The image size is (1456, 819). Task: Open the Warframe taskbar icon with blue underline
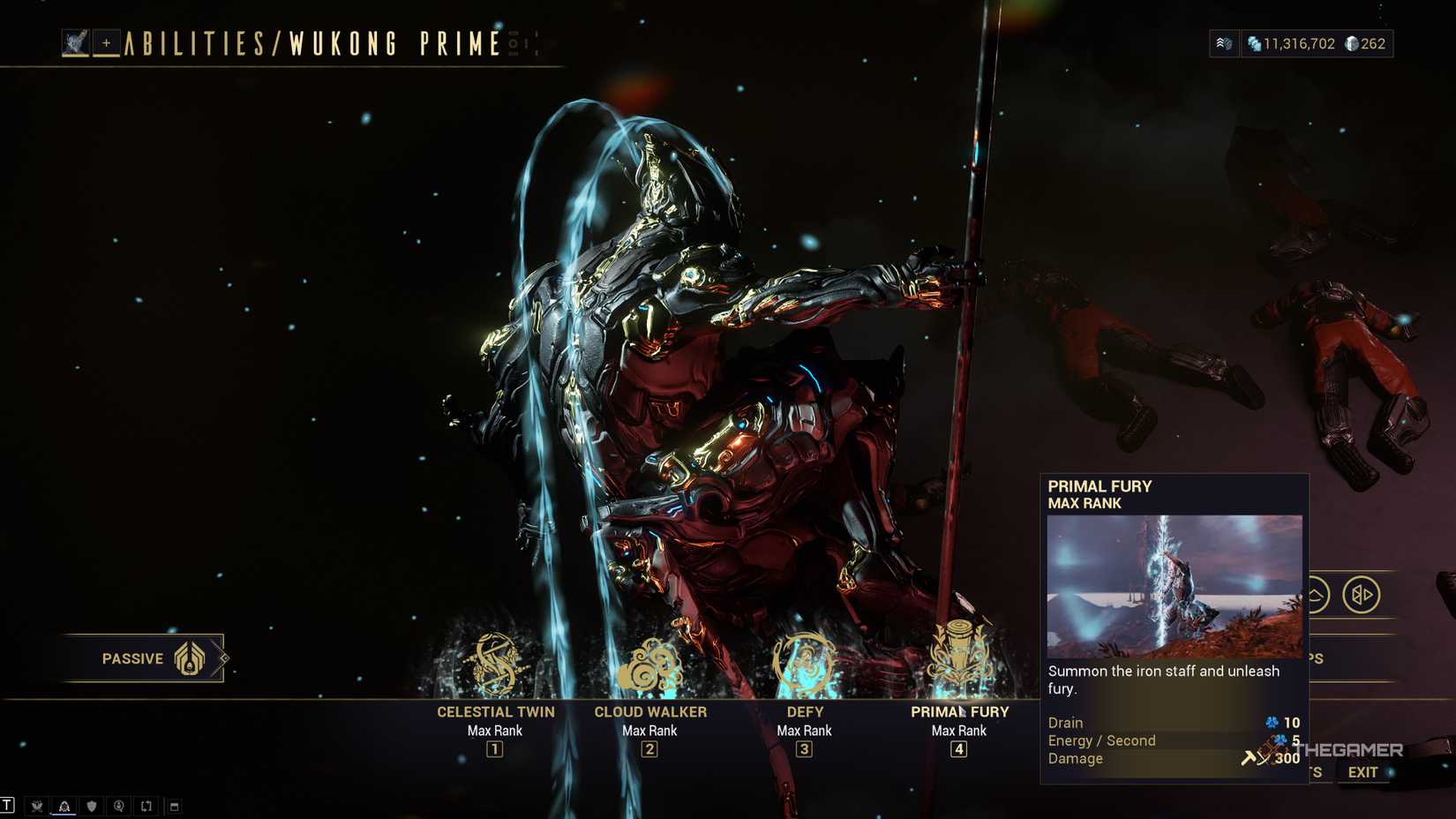coord(63,805)
